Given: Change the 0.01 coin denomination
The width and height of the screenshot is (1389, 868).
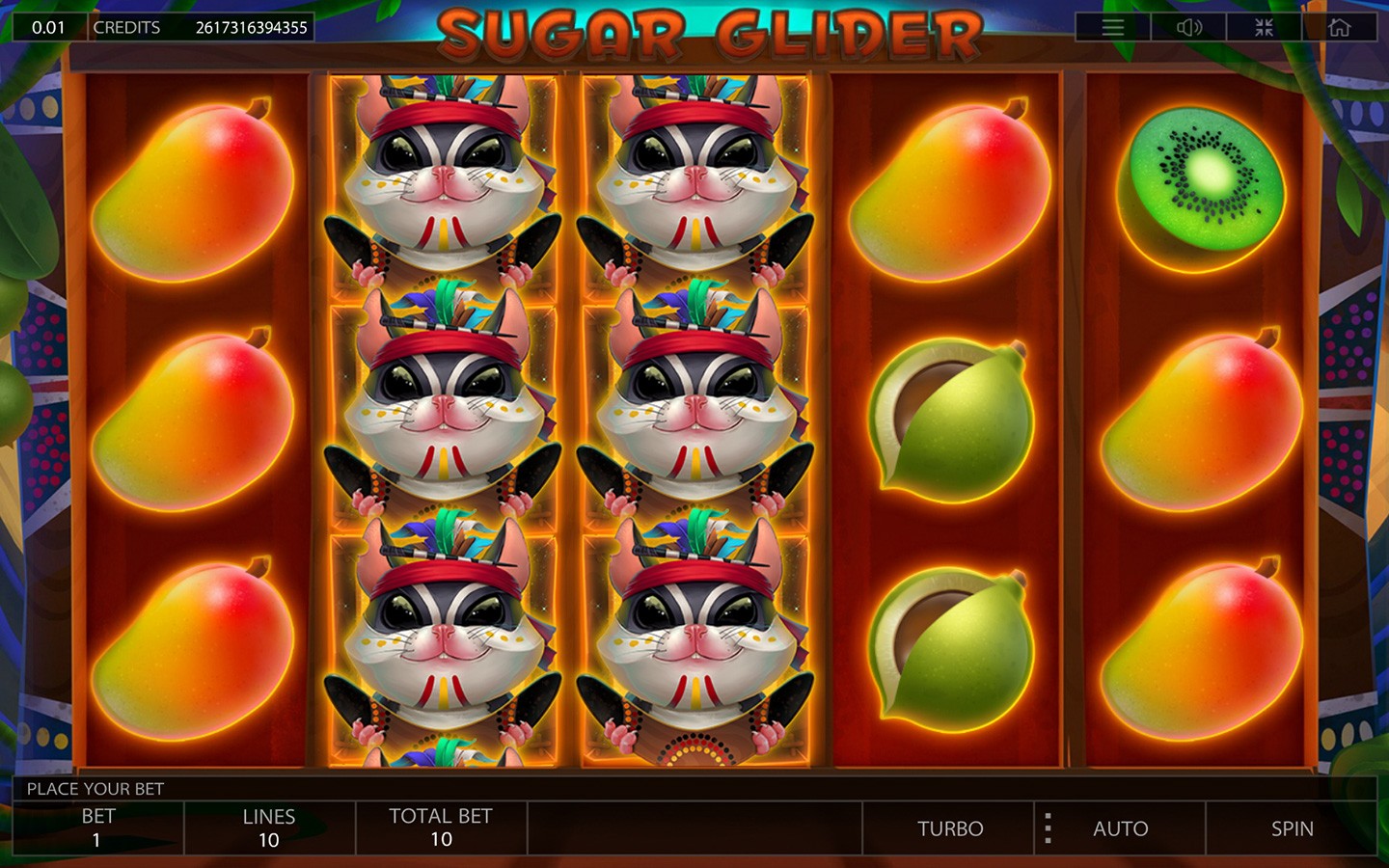Looking at the screenshot, I should [48, 27].
